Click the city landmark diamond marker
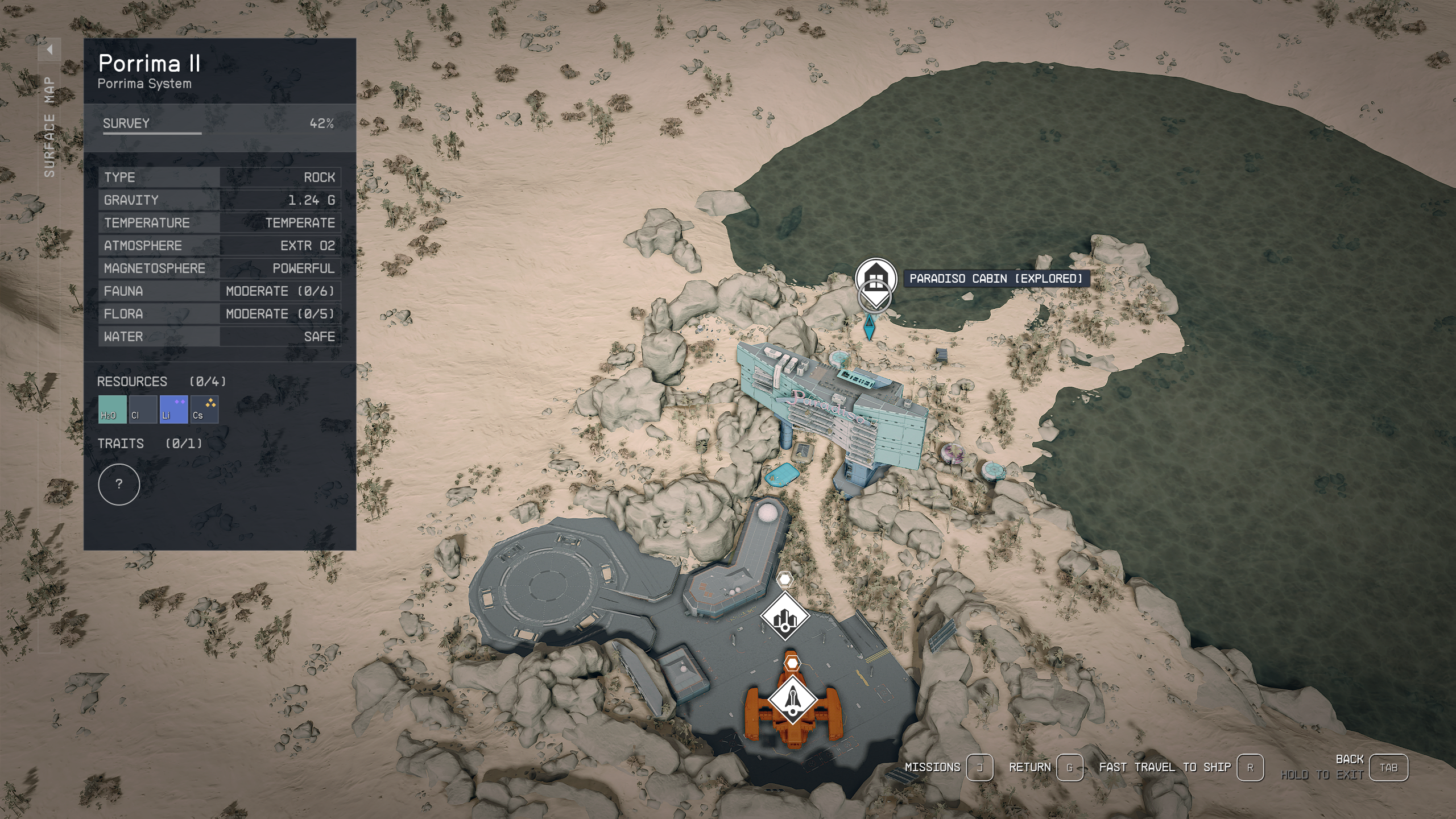The width and height of the screenshot is (1456, 819). tap(785, 617)
